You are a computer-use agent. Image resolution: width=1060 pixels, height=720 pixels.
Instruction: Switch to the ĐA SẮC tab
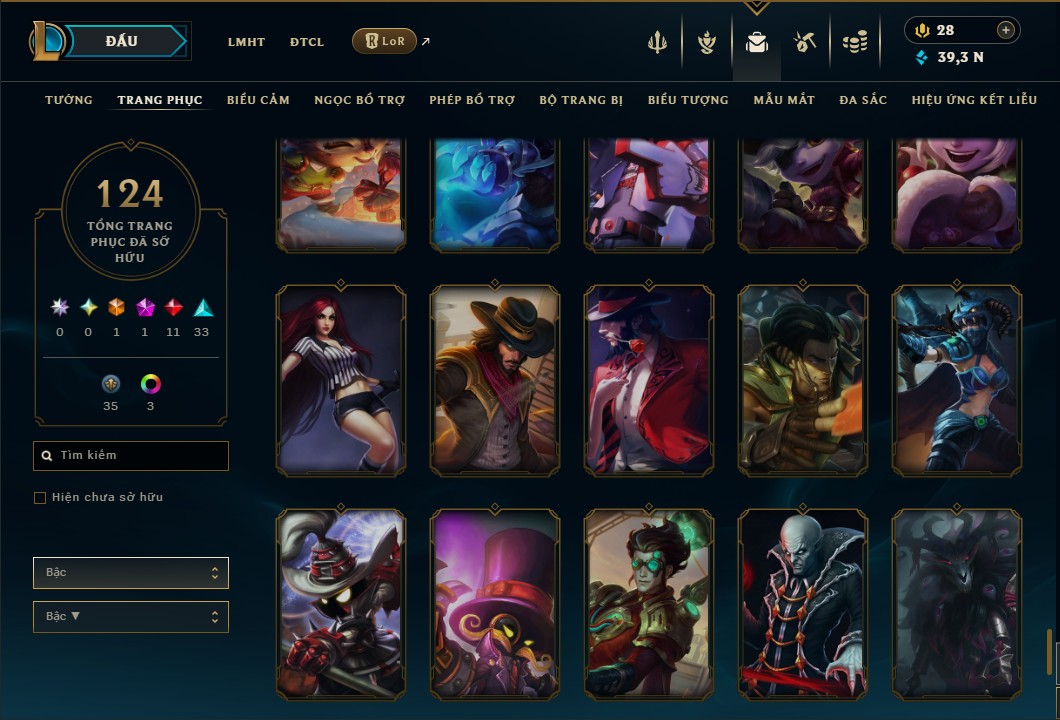[x=863, y=100]
